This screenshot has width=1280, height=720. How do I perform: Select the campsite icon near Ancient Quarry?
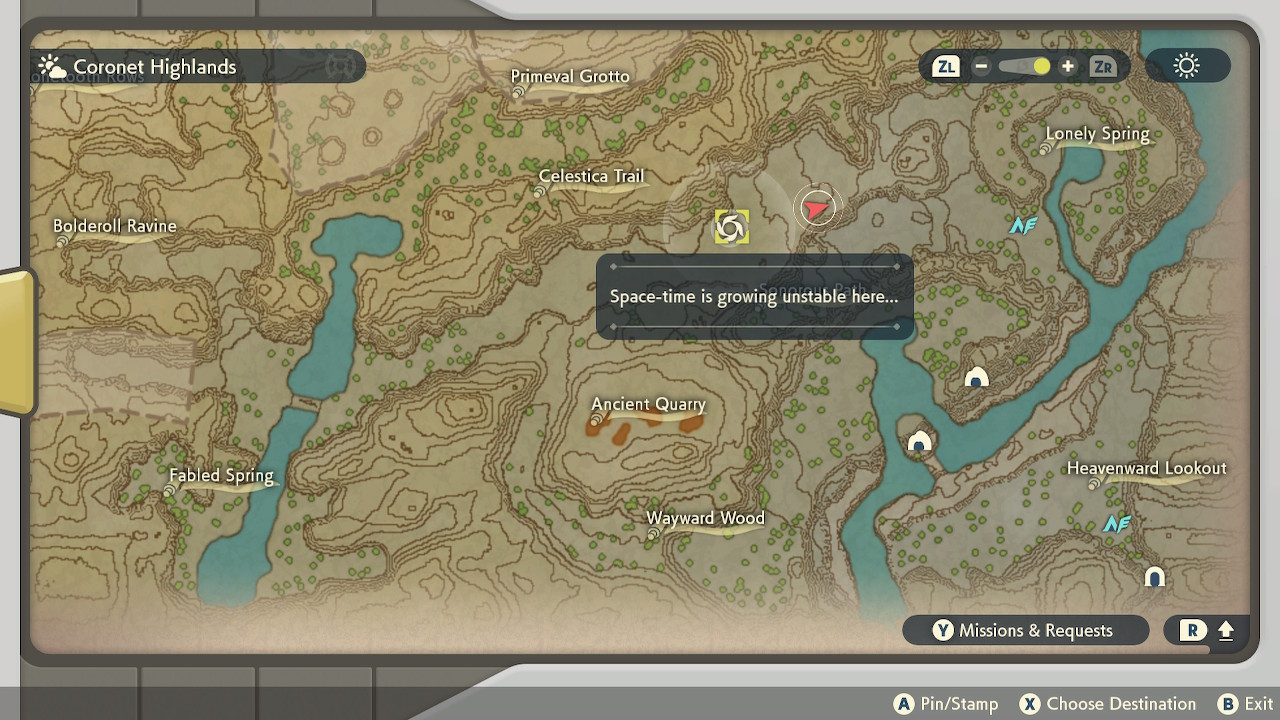(x=918, y=440)
